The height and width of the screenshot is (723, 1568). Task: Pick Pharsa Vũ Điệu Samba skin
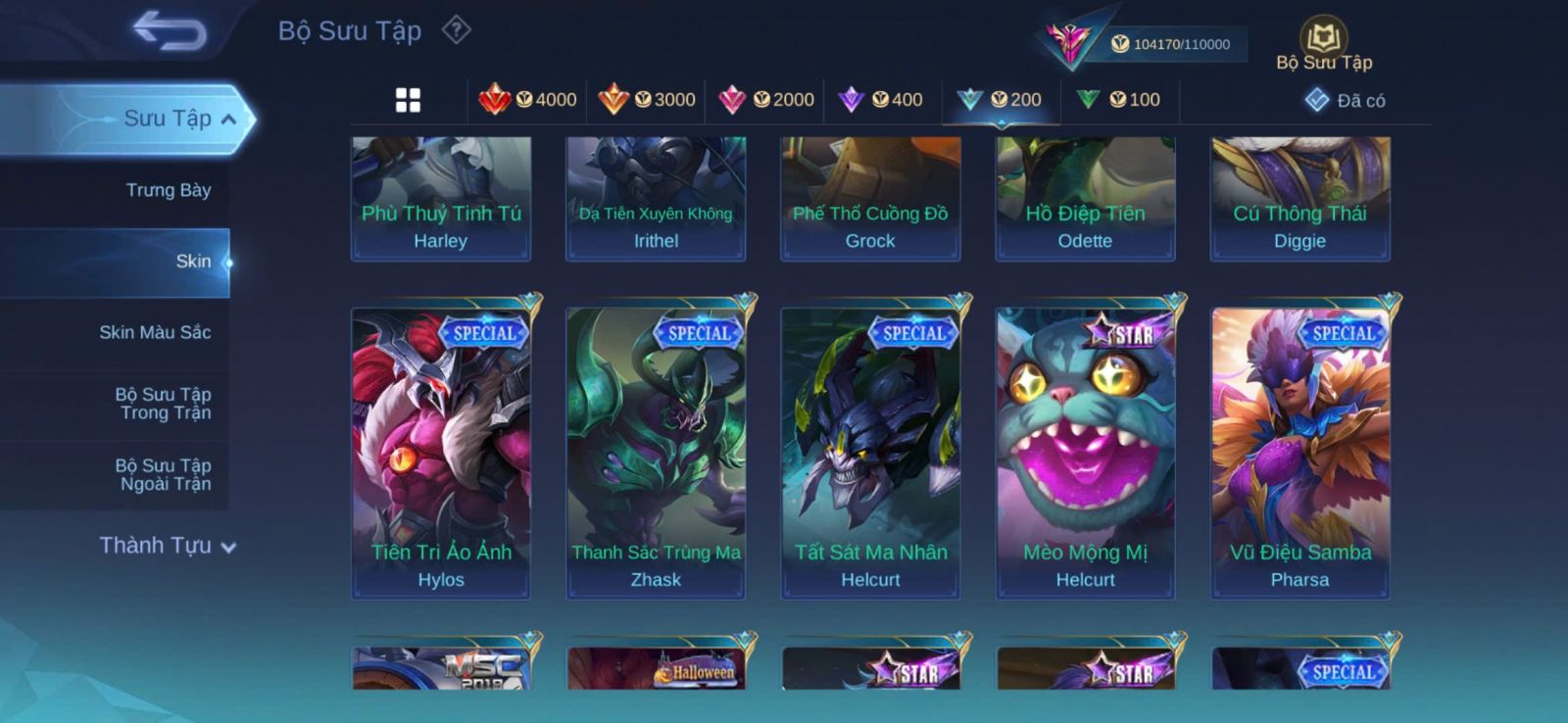click(x=1300, y=453)
